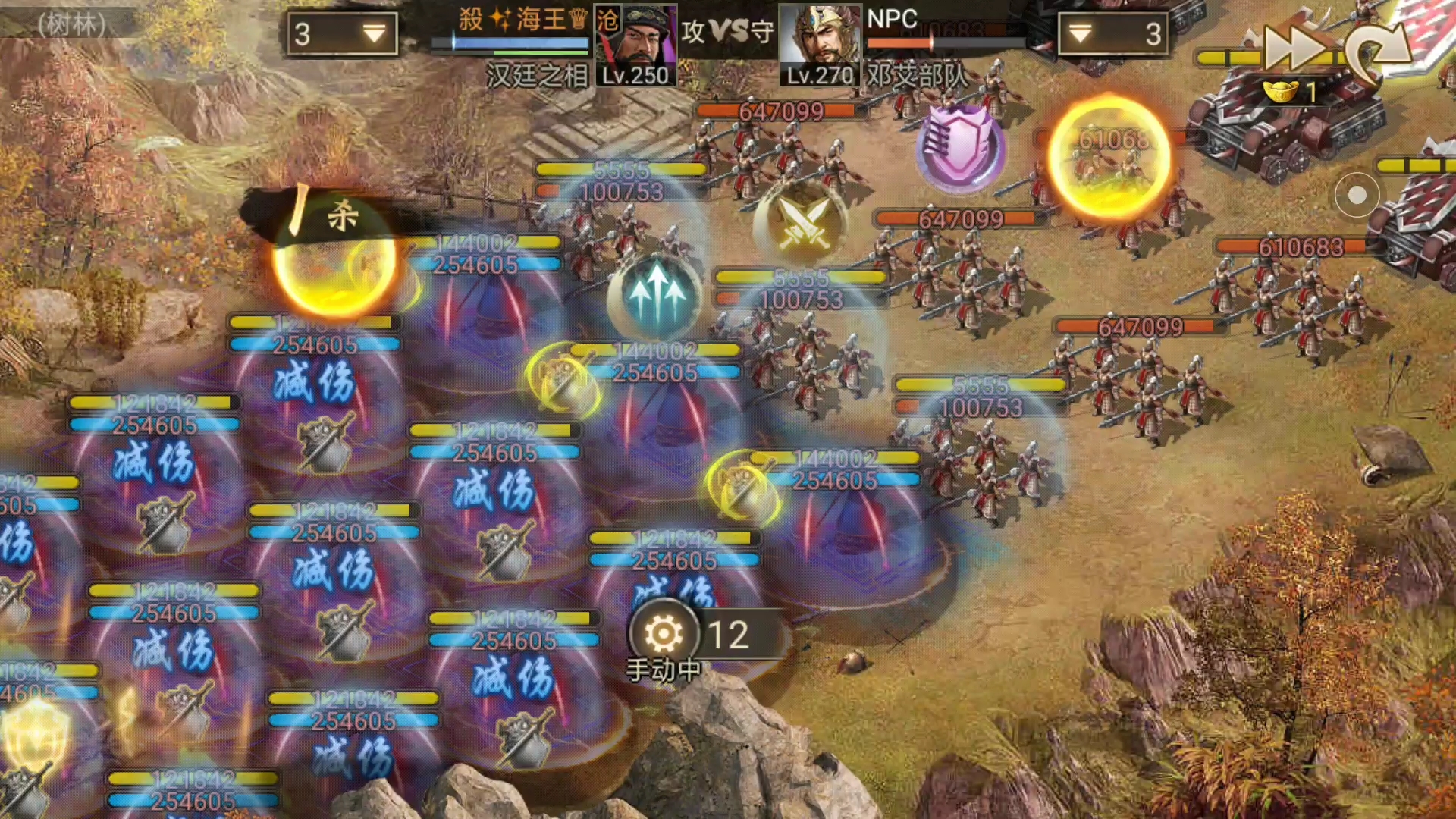Screen dimensions: 1456x819
Task: Select the defender general portrait Lv.270
Action: (819, 45)
